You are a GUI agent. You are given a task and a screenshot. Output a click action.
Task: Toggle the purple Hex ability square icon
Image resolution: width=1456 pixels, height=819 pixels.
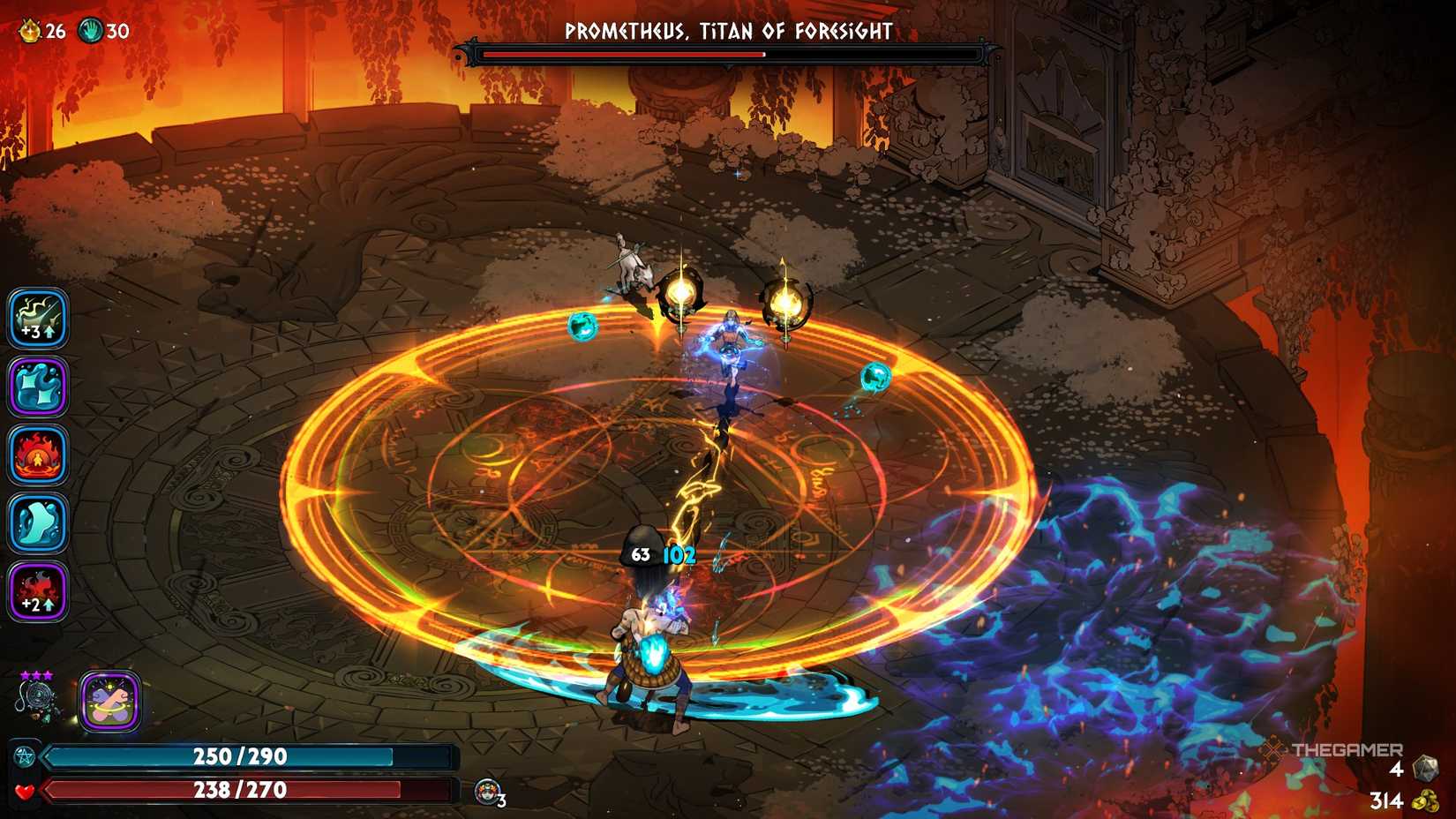[x=109, y=702]
